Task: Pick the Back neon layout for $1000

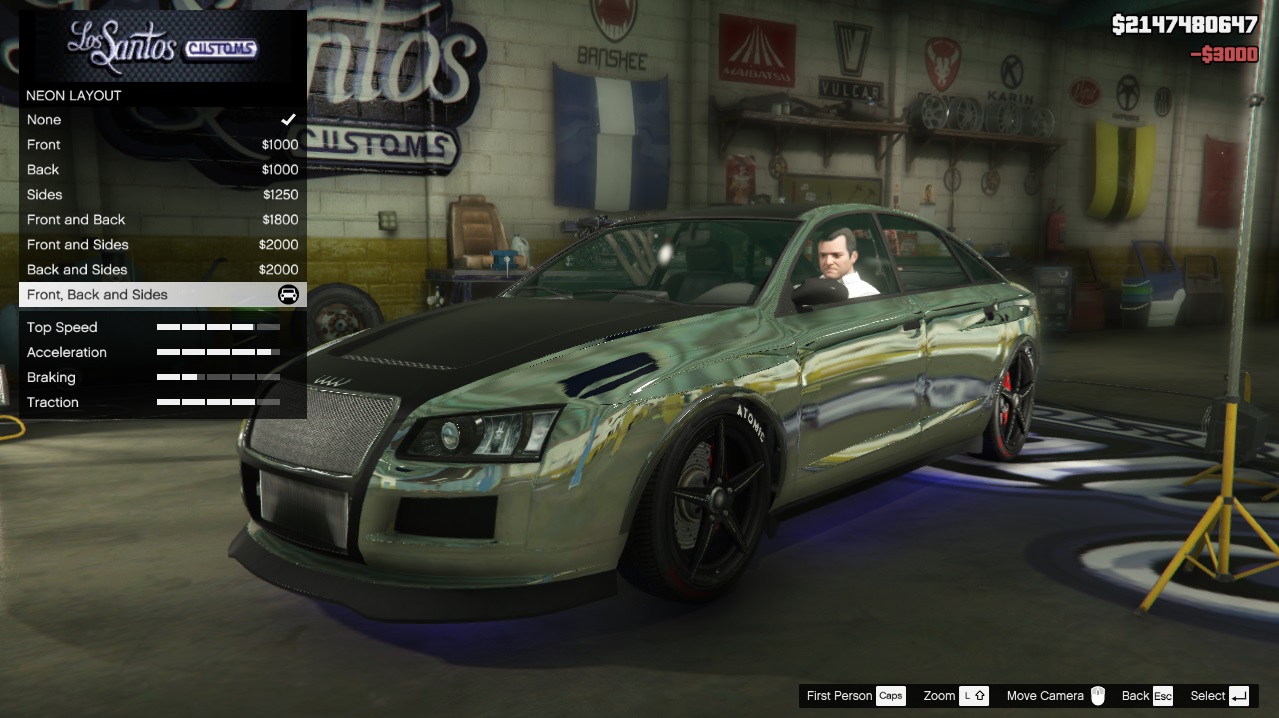Action: pyautogui.click(x=162, y=170)
